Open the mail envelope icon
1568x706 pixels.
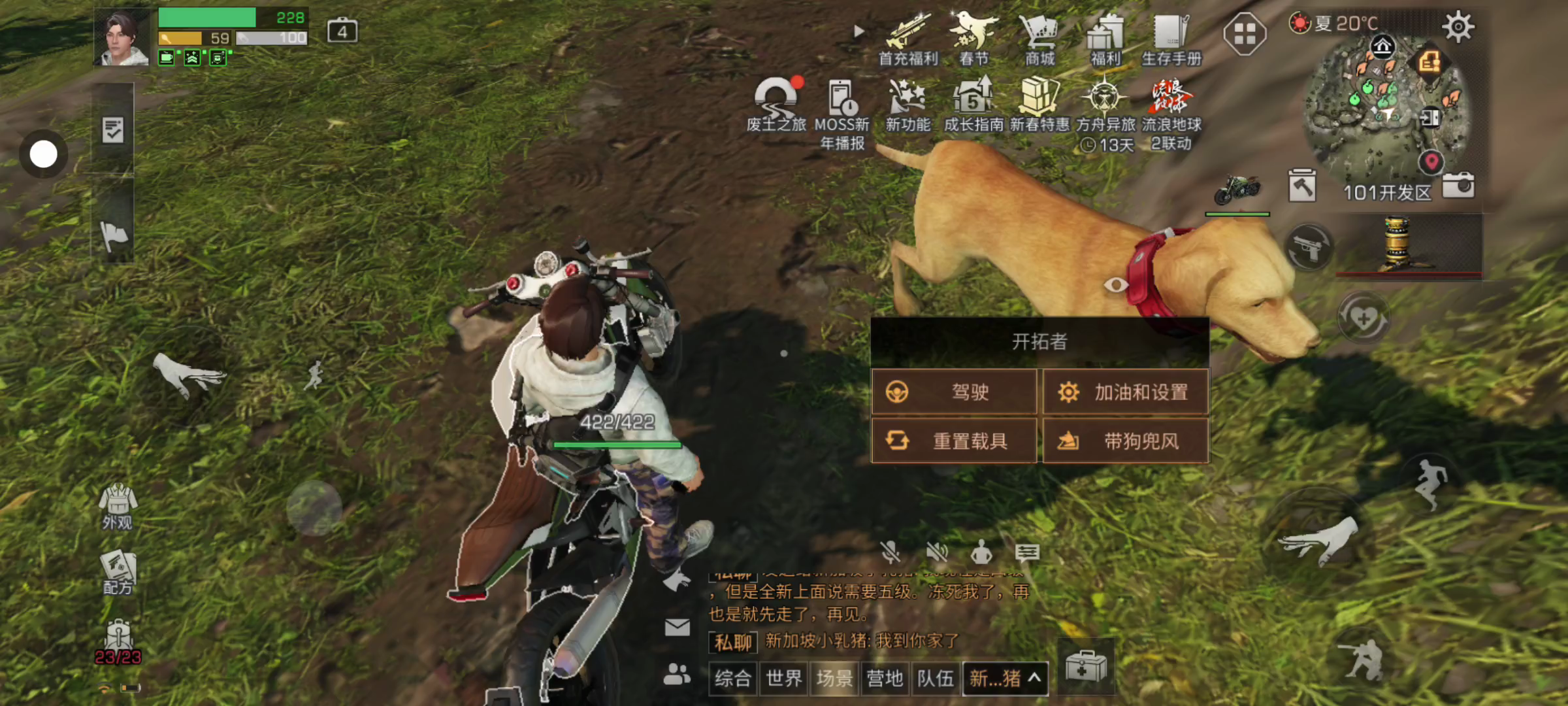coord(677,628)
